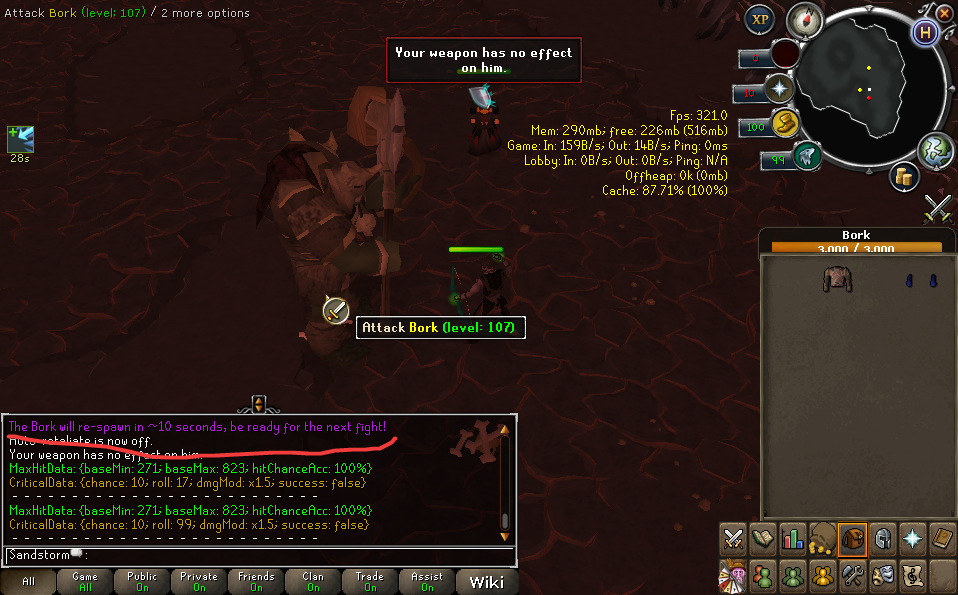
Task: Switch to the Game chat tab
Action: (x=84, y=581)
